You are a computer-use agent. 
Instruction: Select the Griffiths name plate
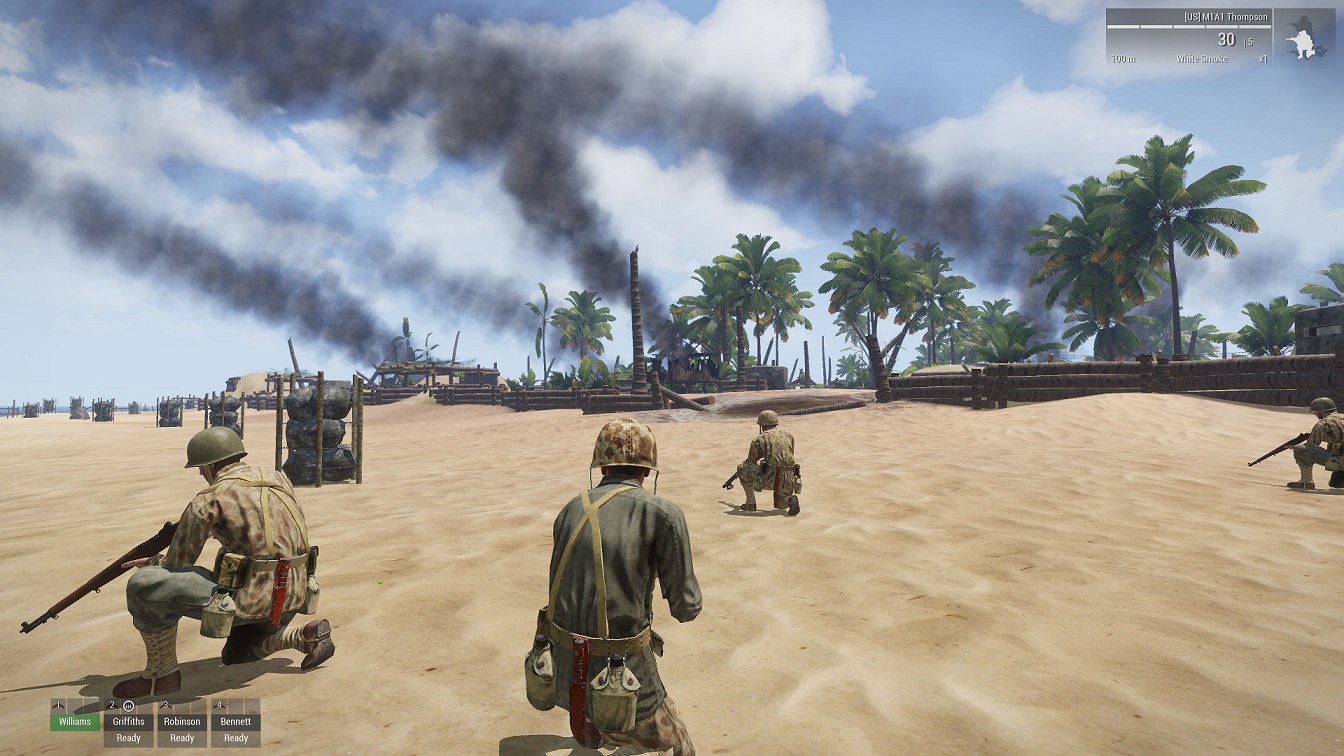pyautogui.click(x=129, y=721)
